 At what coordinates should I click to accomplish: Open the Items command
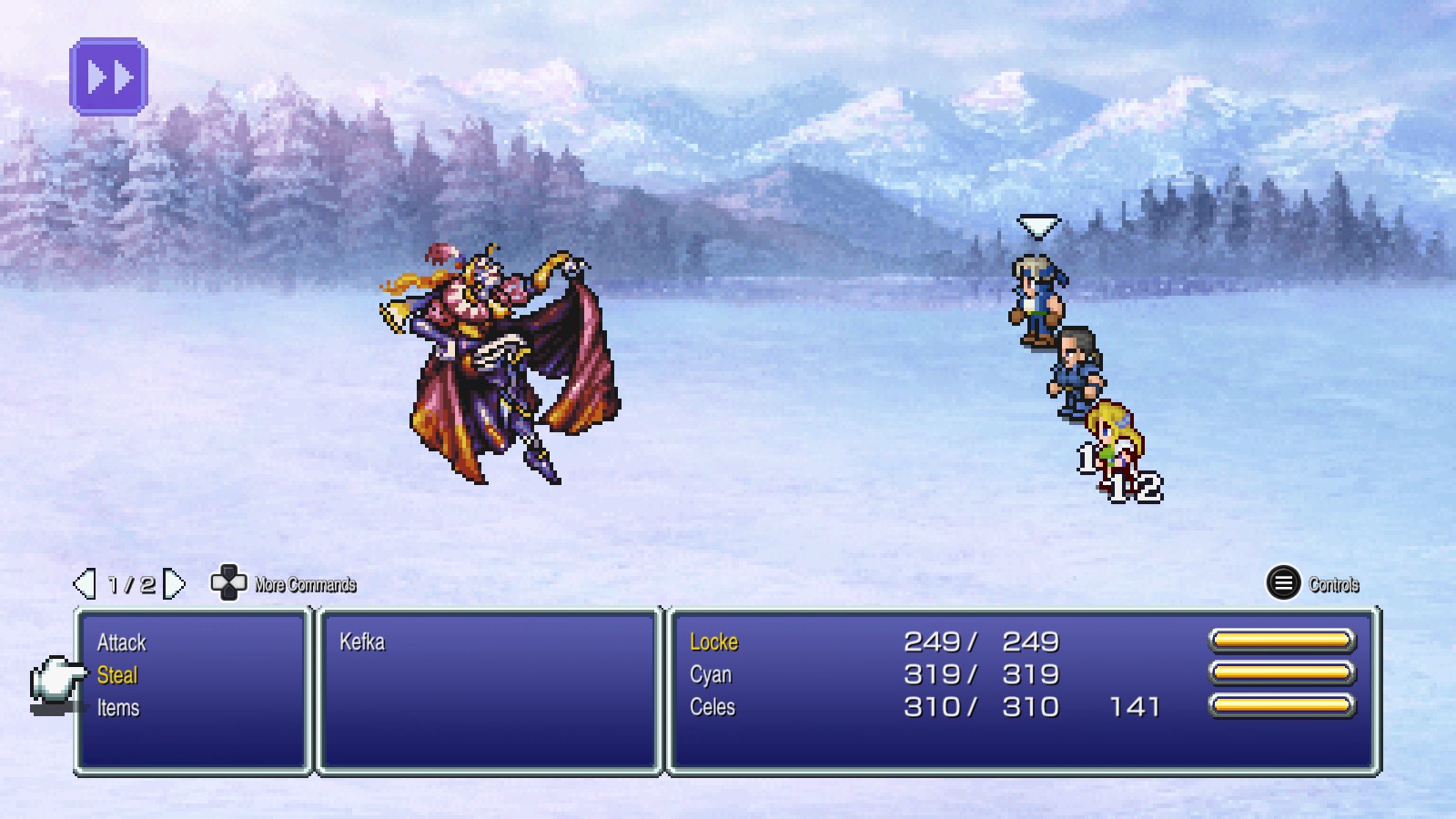pyautogui.click(x=118, y=708)
